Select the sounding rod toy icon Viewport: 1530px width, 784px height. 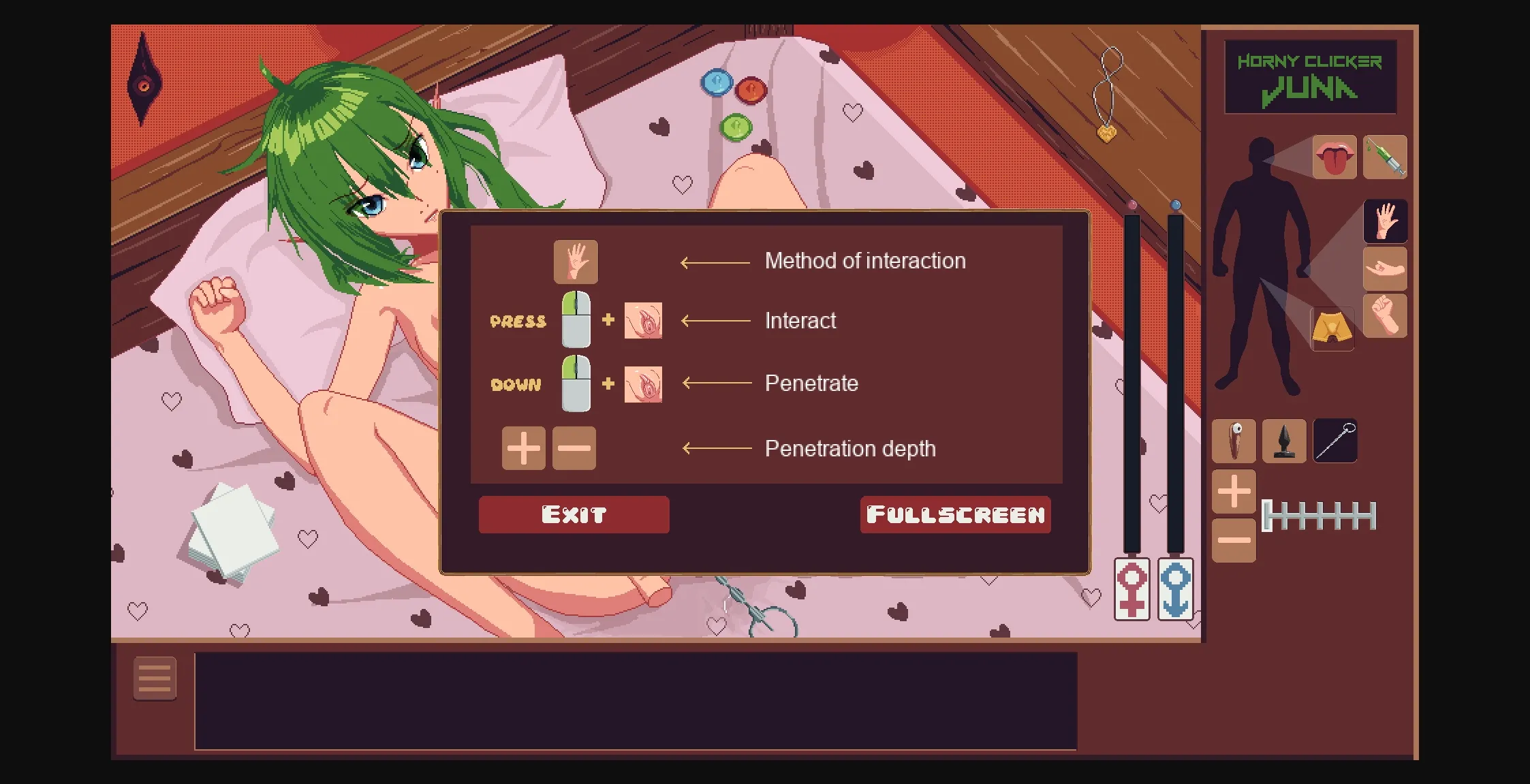(x=1334, y=441)
